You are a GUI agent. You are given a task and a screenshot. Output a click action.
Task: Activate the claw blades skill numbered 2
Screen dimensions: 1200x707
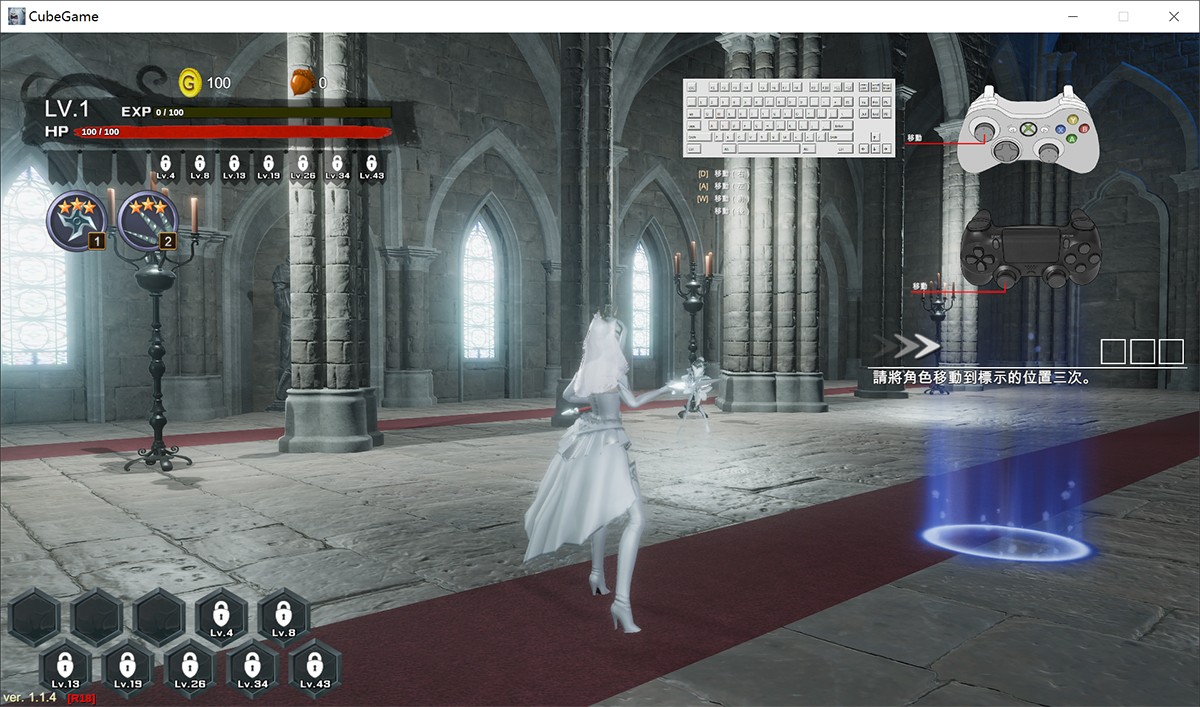coord(147,220)
